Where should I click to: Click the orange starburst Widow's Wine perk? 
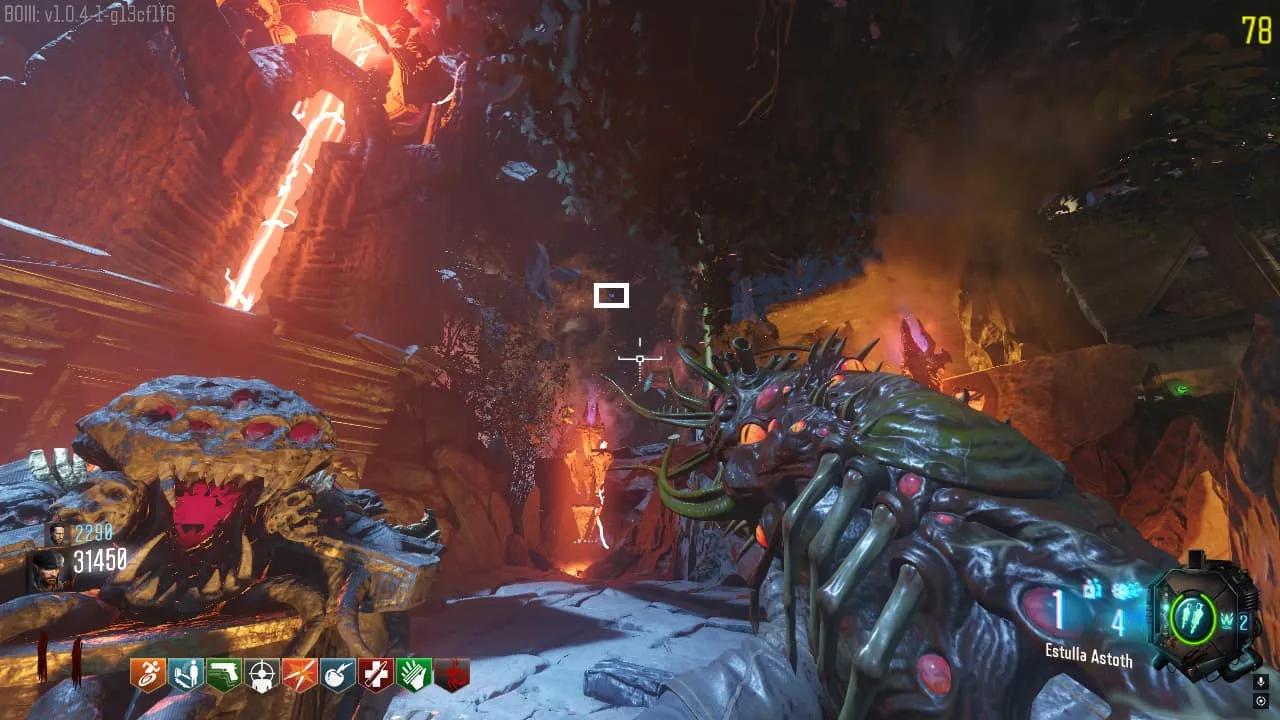click(x=299, y=675)
